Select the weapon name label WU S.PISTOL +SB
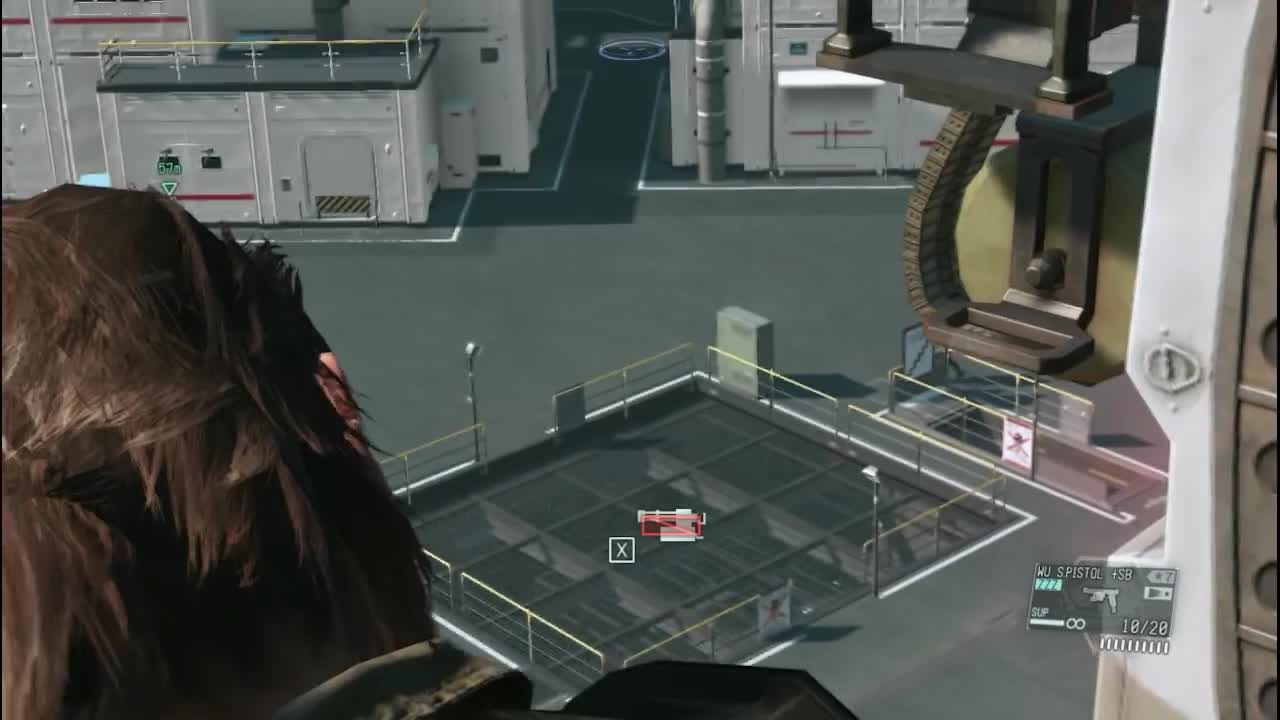This screenshot has height=720, width=1280. tap(1083, 573)
